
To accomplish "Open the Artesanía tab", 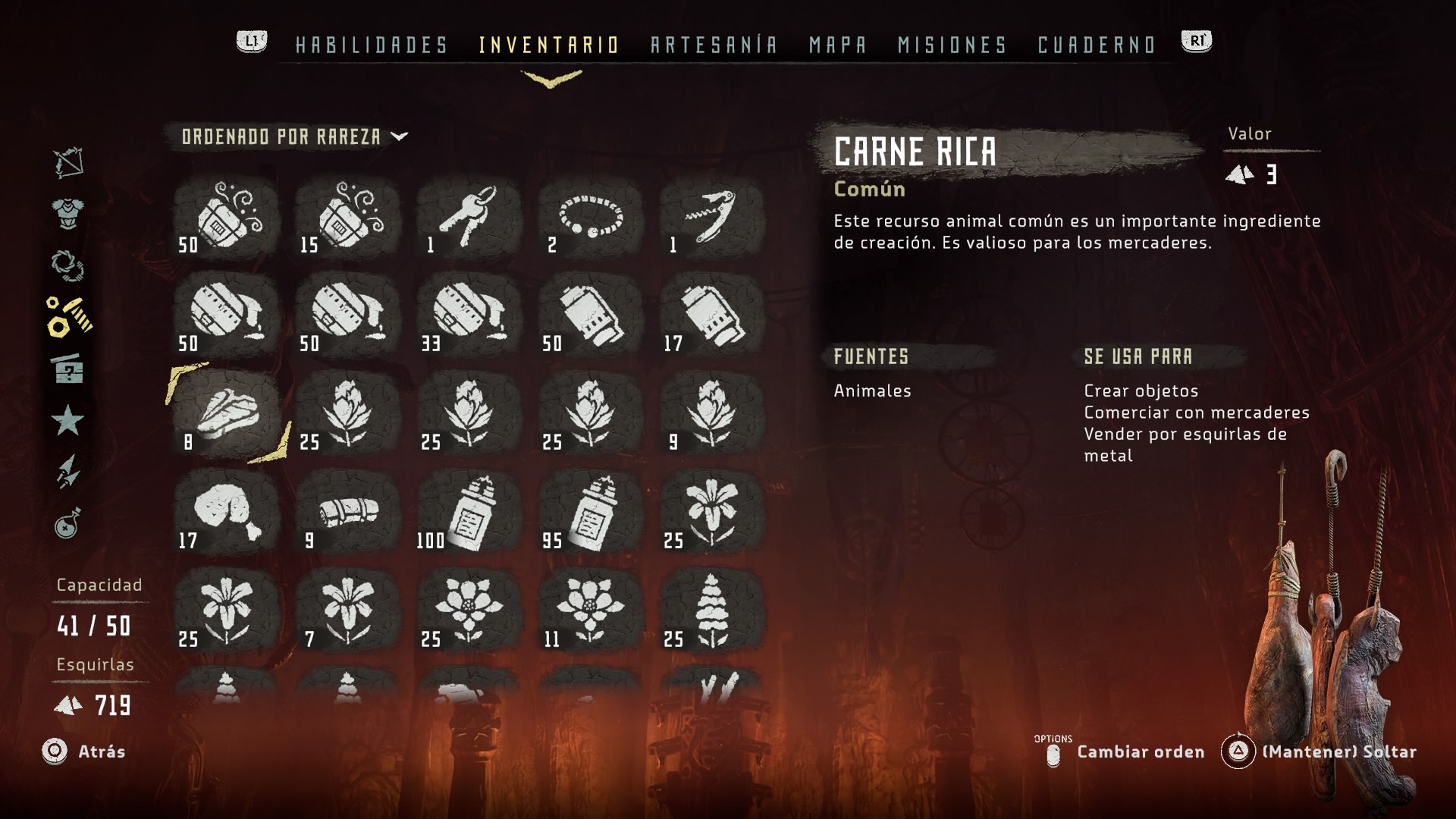I will 714,45.
